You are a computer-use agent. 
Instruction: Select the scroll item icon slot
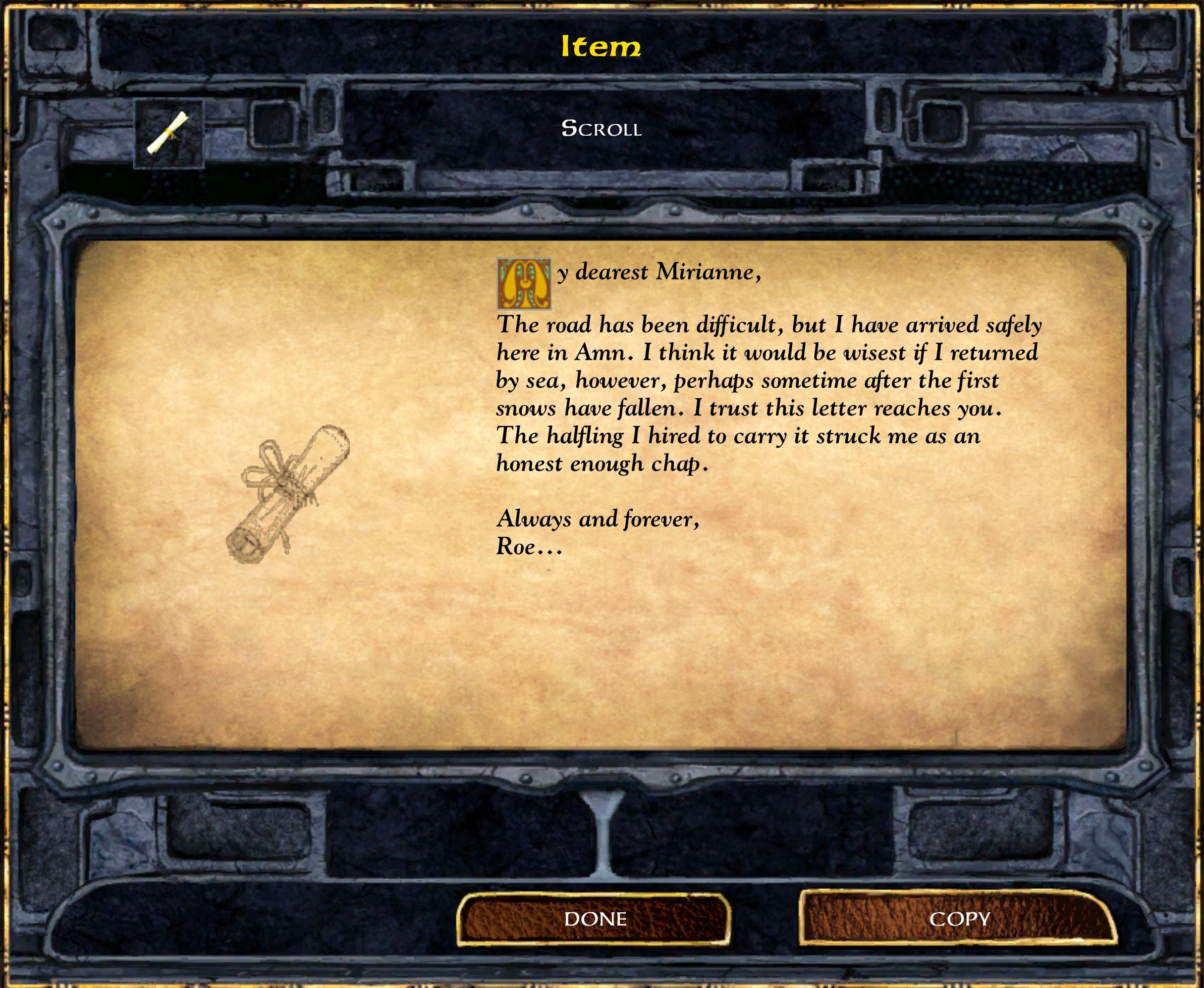(168, 134)
